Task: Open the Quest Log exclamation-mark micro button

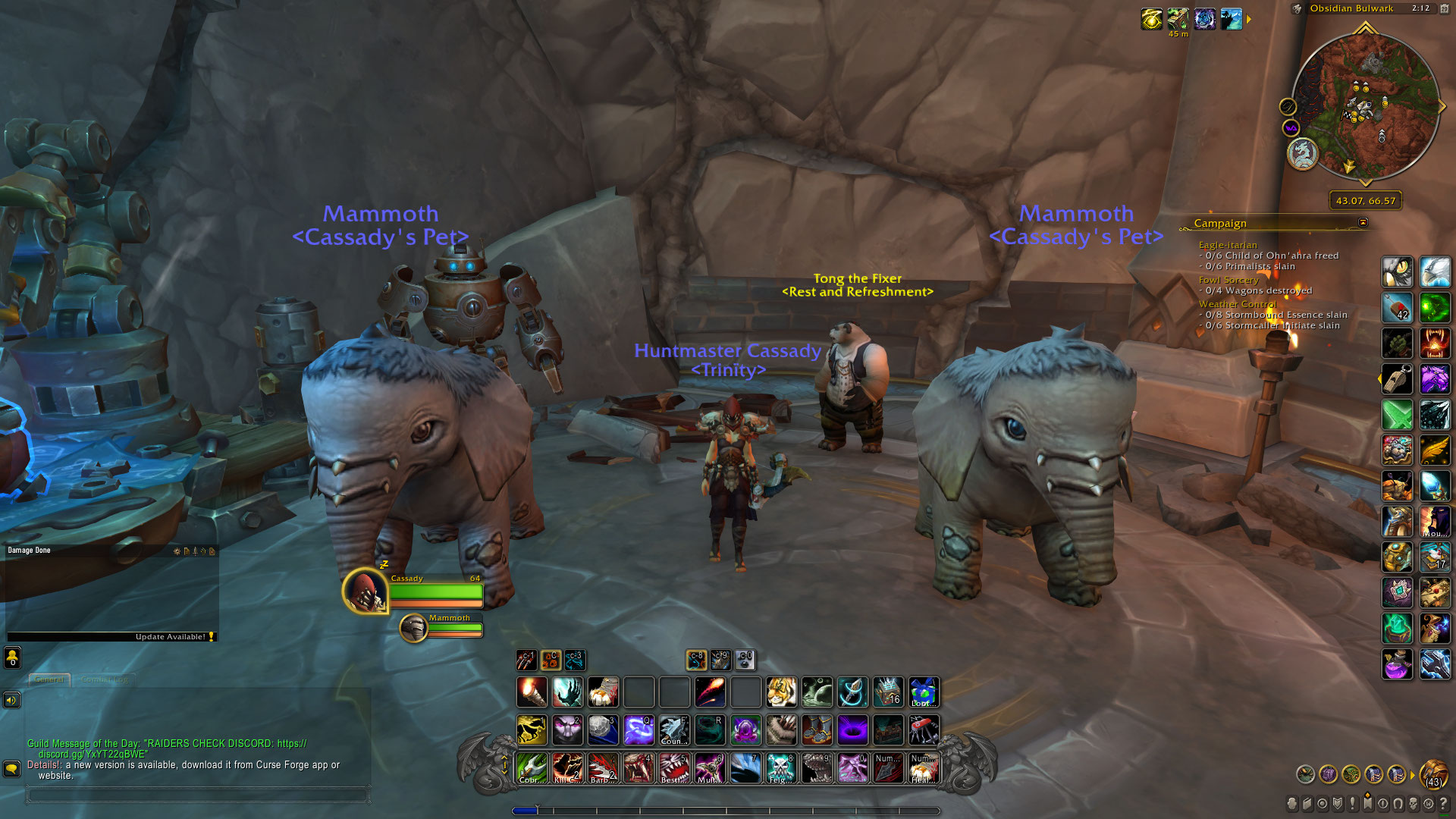Action: [x=1353, y=804]
